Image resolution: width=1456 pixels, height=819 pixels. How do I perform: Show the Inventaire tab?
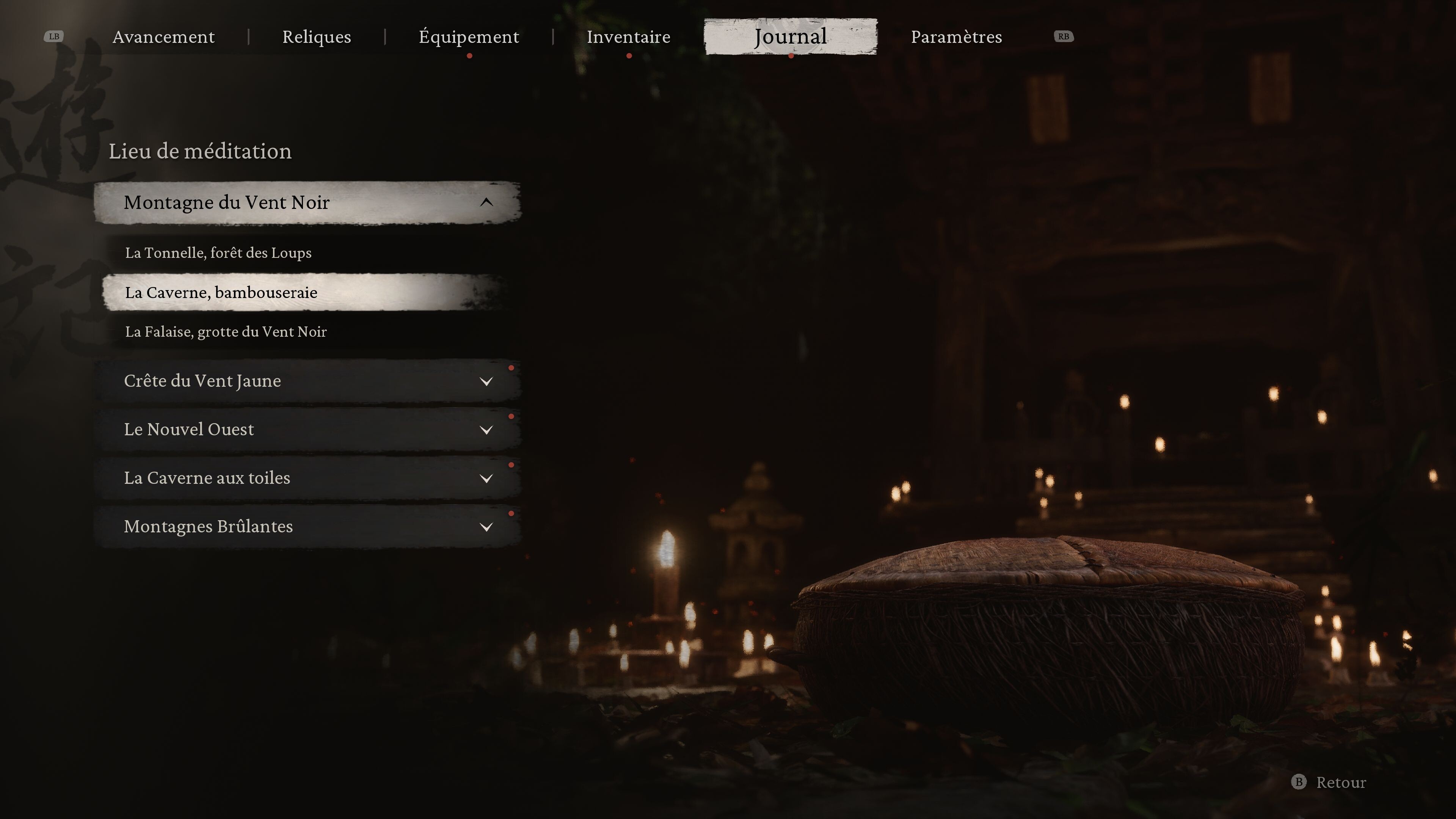point(628,37)
